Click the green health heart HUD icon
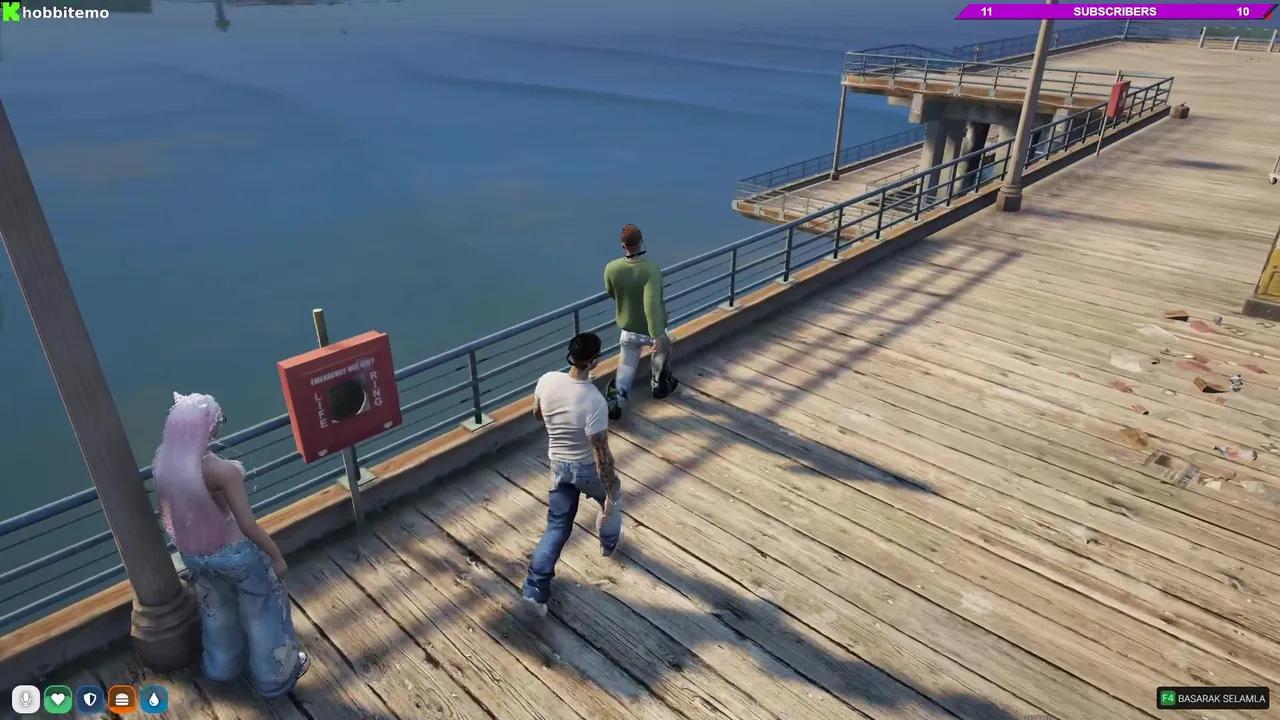 click(x=58, y=699)
